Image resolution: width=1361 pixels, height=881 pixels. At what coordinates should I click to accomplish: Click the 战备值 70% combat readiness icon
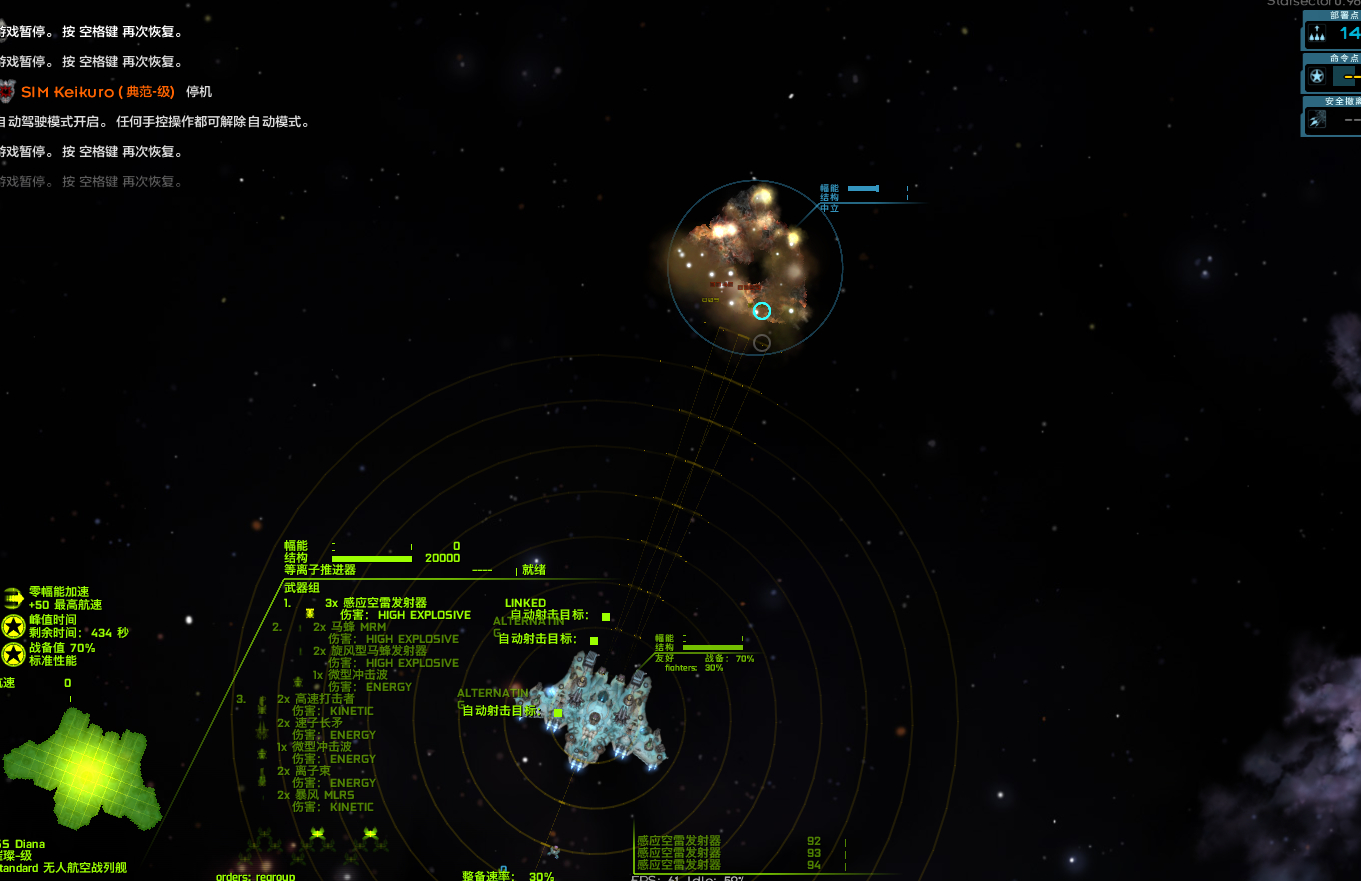point(13,654)
